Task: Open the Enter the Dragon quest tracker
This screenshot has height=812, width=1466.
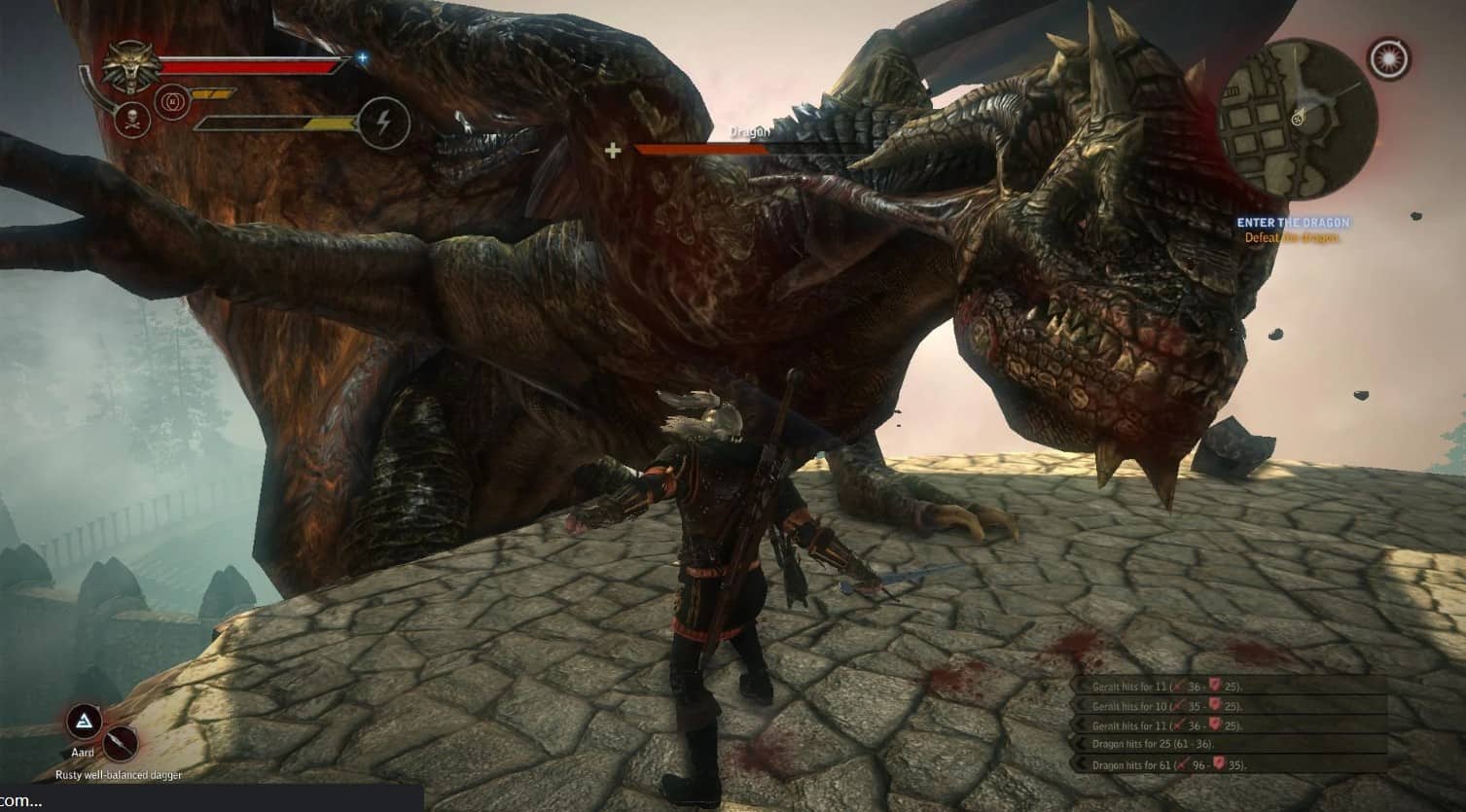Action: [x=1293, y=224]
